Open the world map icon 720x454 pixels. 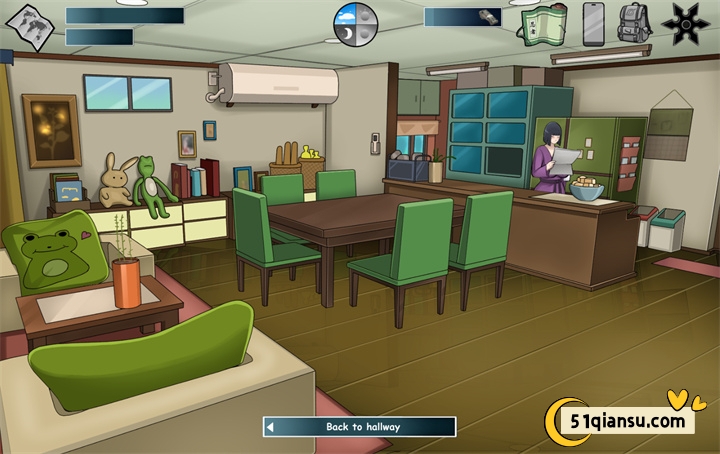(30, 27)
